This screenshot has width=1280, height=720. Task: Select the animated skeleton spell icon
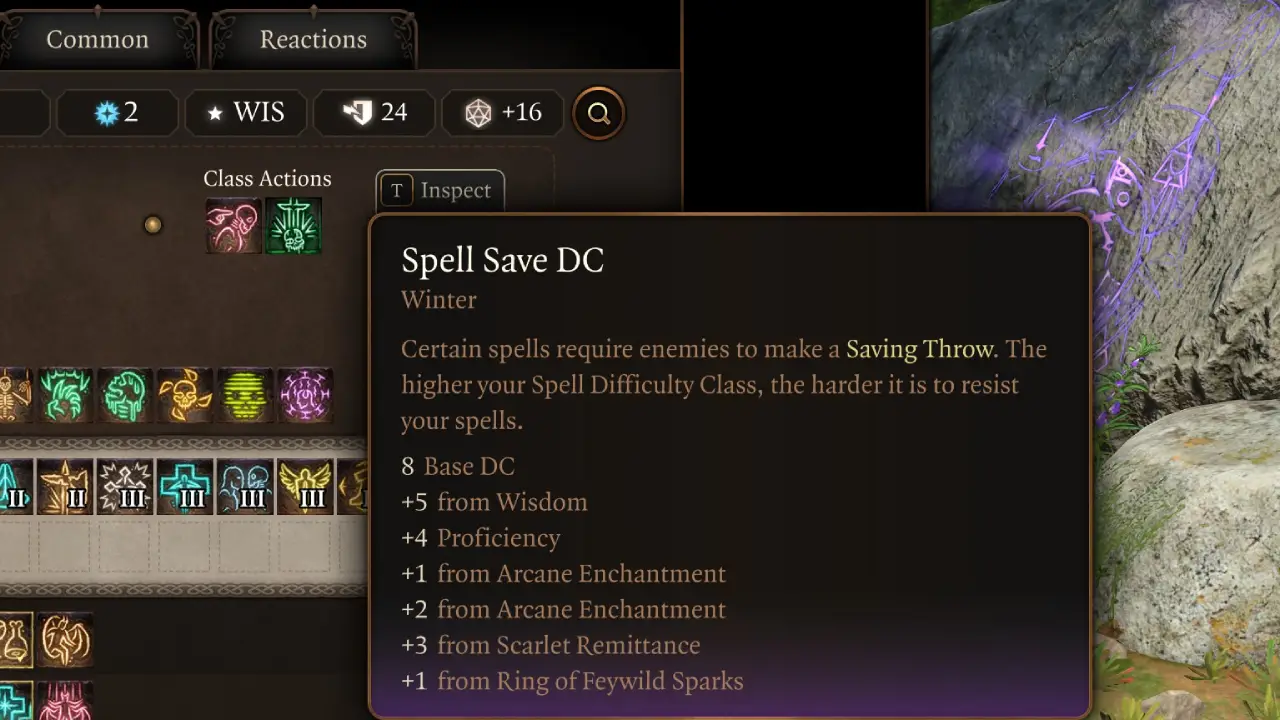click(12, 395)
